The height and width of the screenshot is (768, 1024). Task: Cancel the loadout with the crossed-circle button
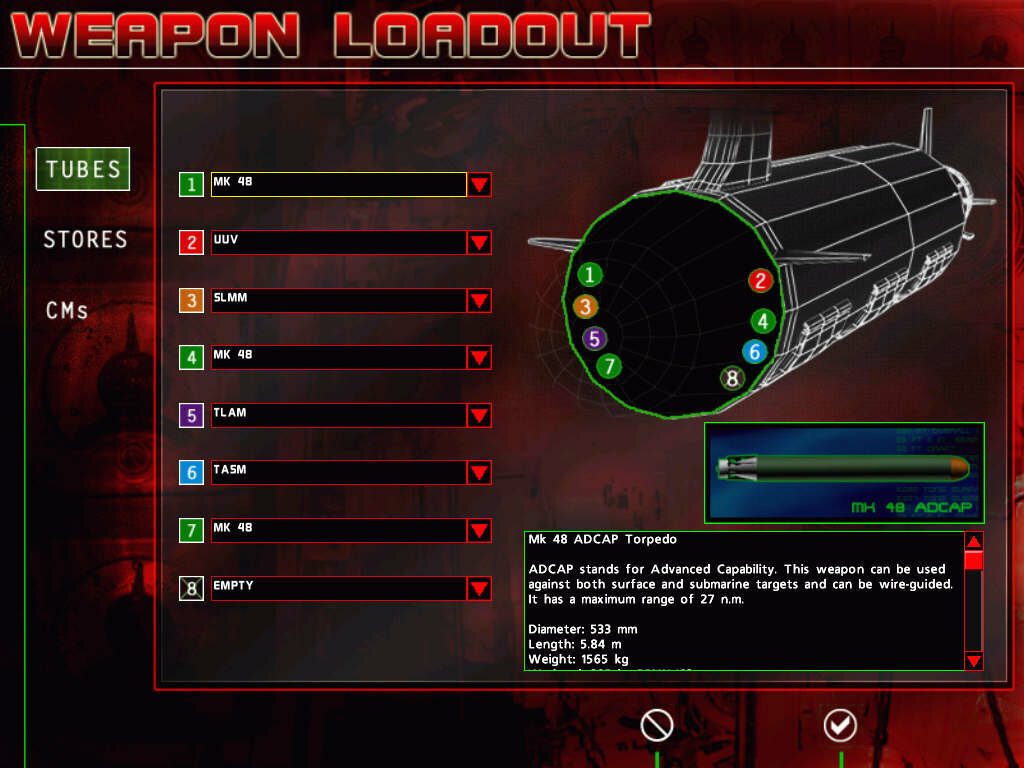click(x=657, y=726)
